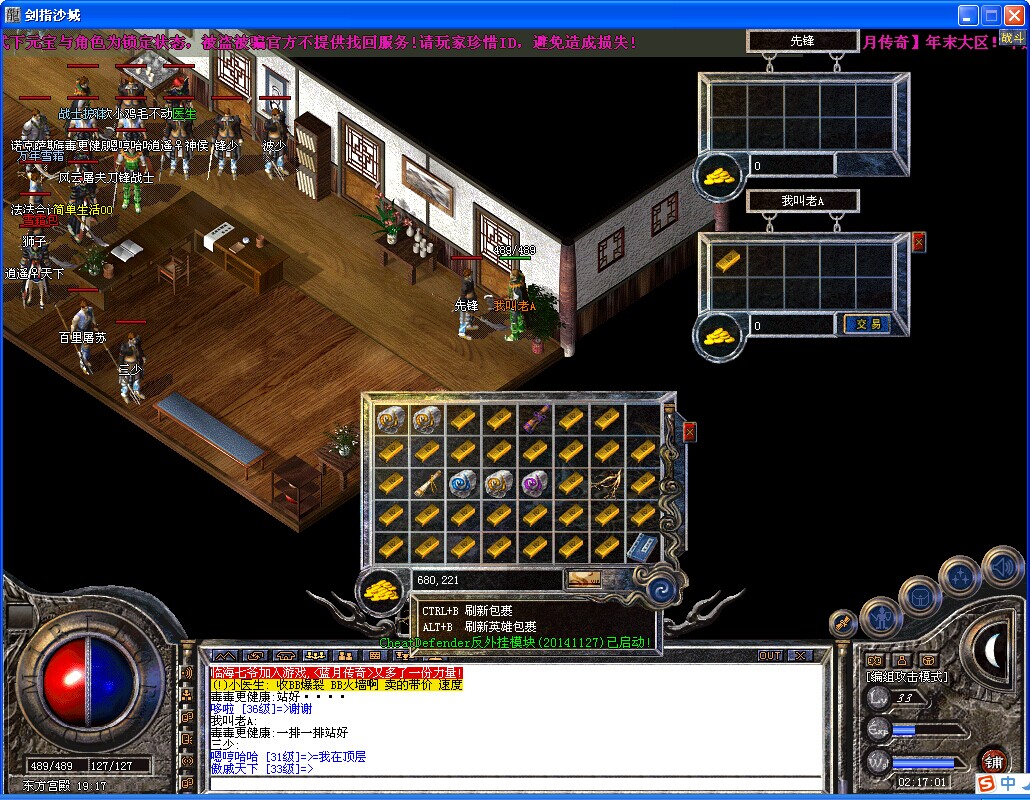Click the blue swirl orb on bag
The image size is (1030, 800).
(x=659, y=590)
